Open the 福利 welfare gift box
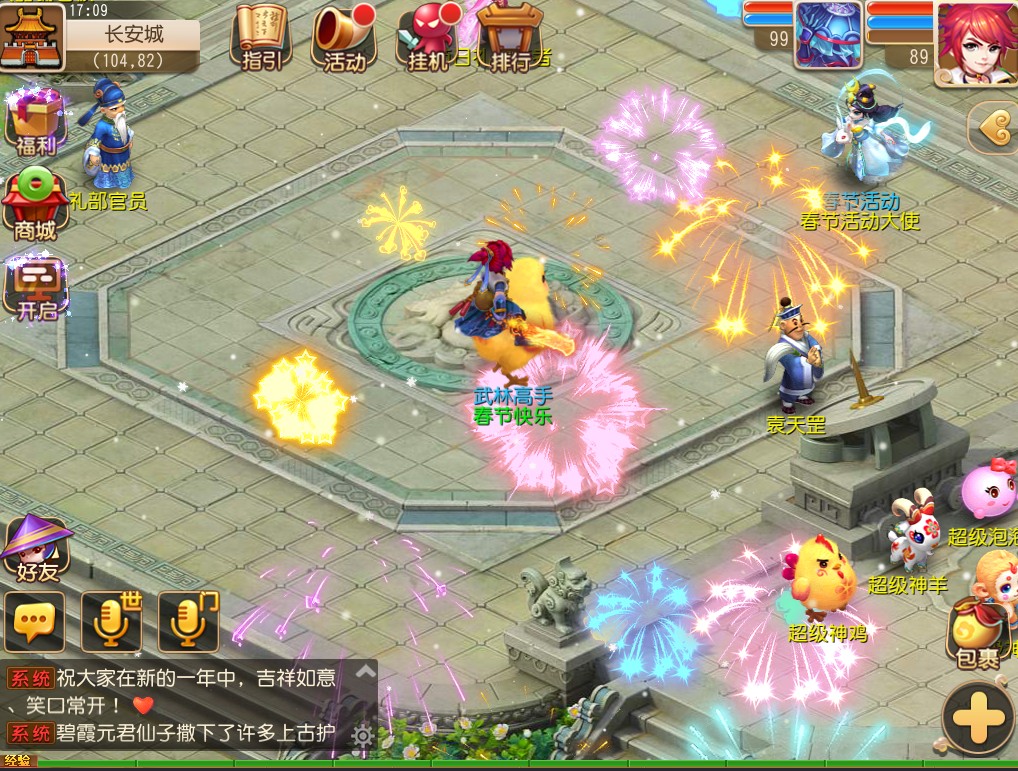The height and width of the screenshot is (771, 1018). pyautogui.click(x=35, y=122)
